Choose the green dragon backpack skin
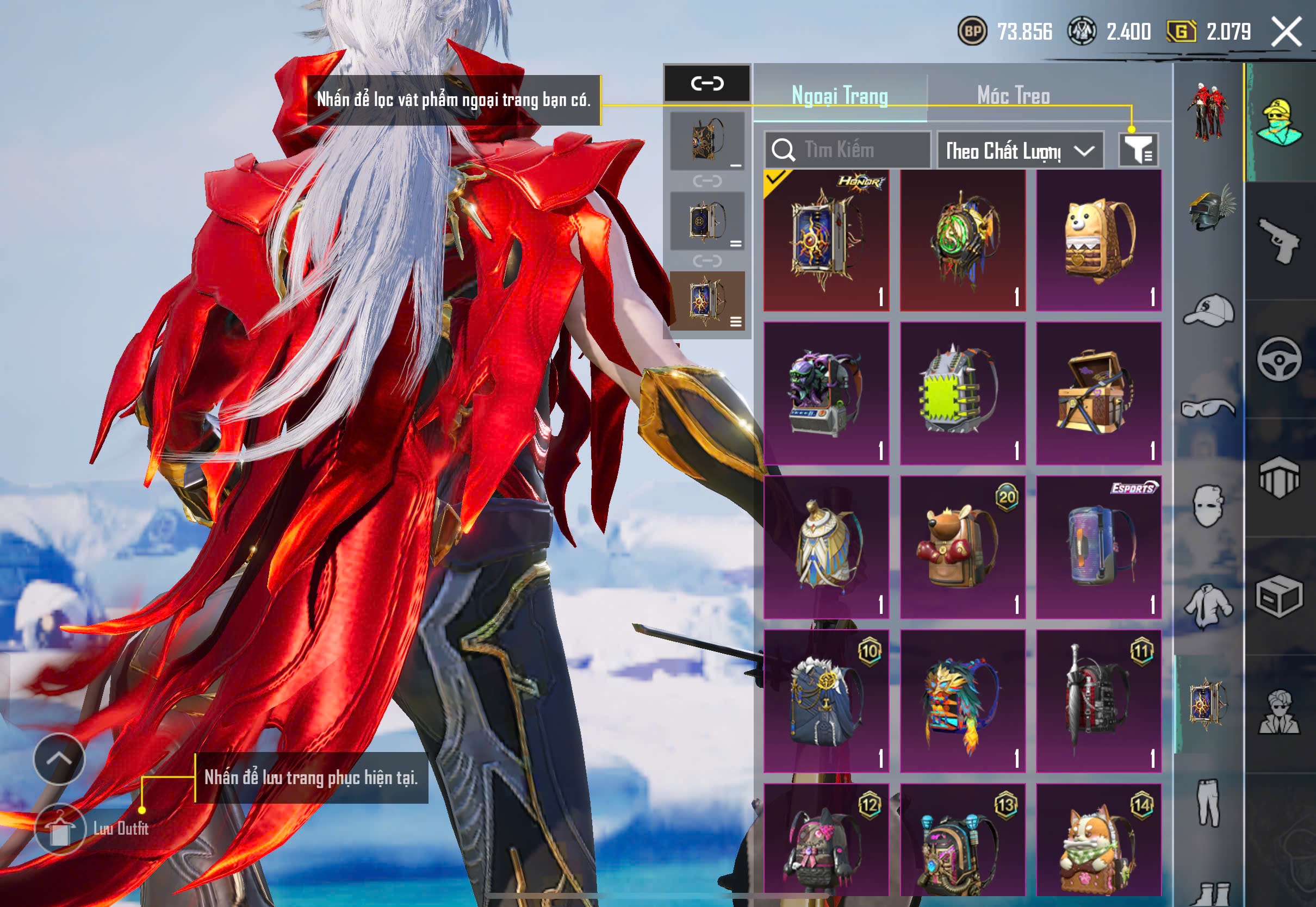Image resolution: width=1316 pixels, height=907 pixels. [x=963, y=240]
